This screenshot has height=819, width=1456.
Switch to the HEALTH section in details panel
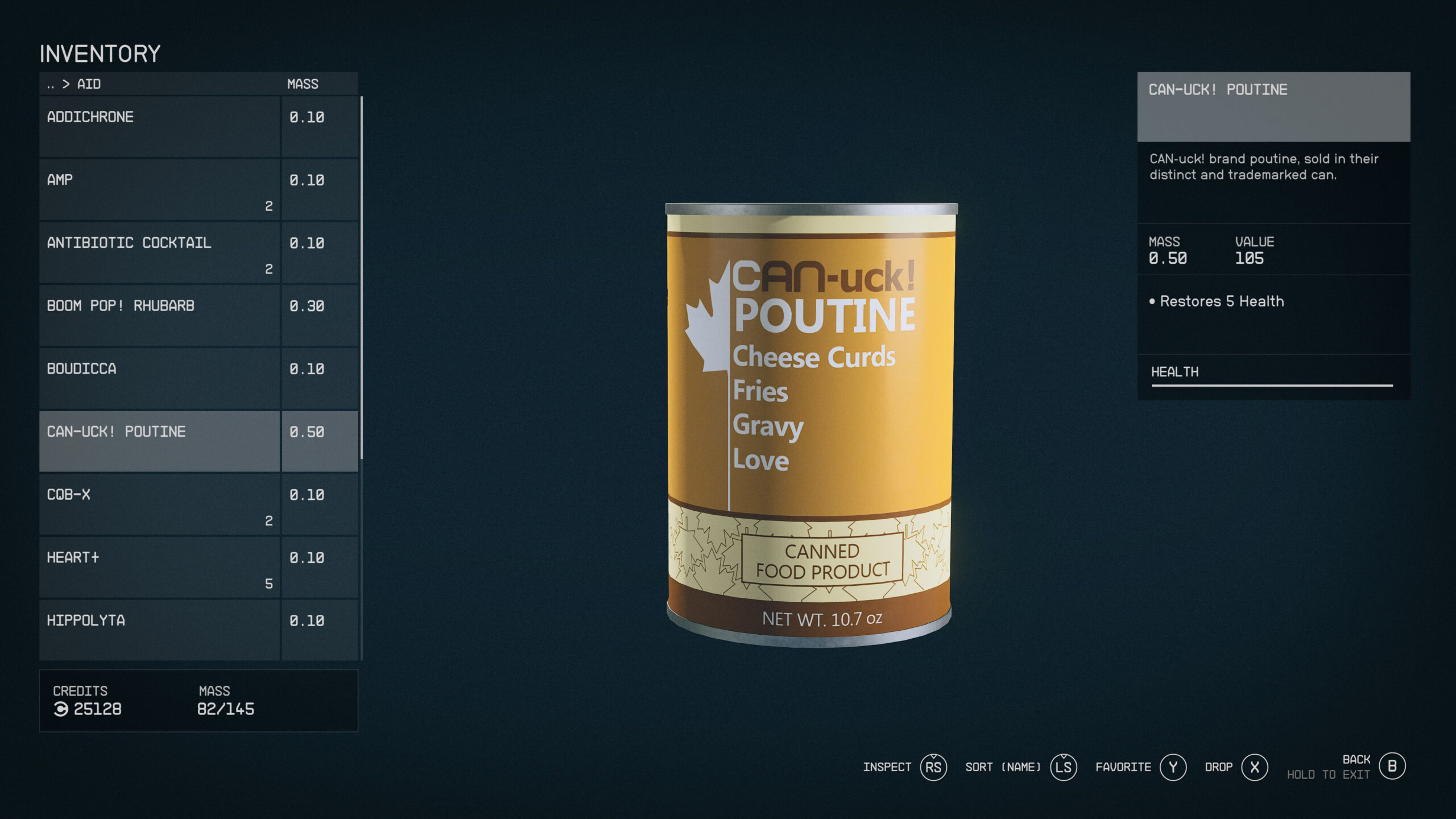tap(1175, 371)
